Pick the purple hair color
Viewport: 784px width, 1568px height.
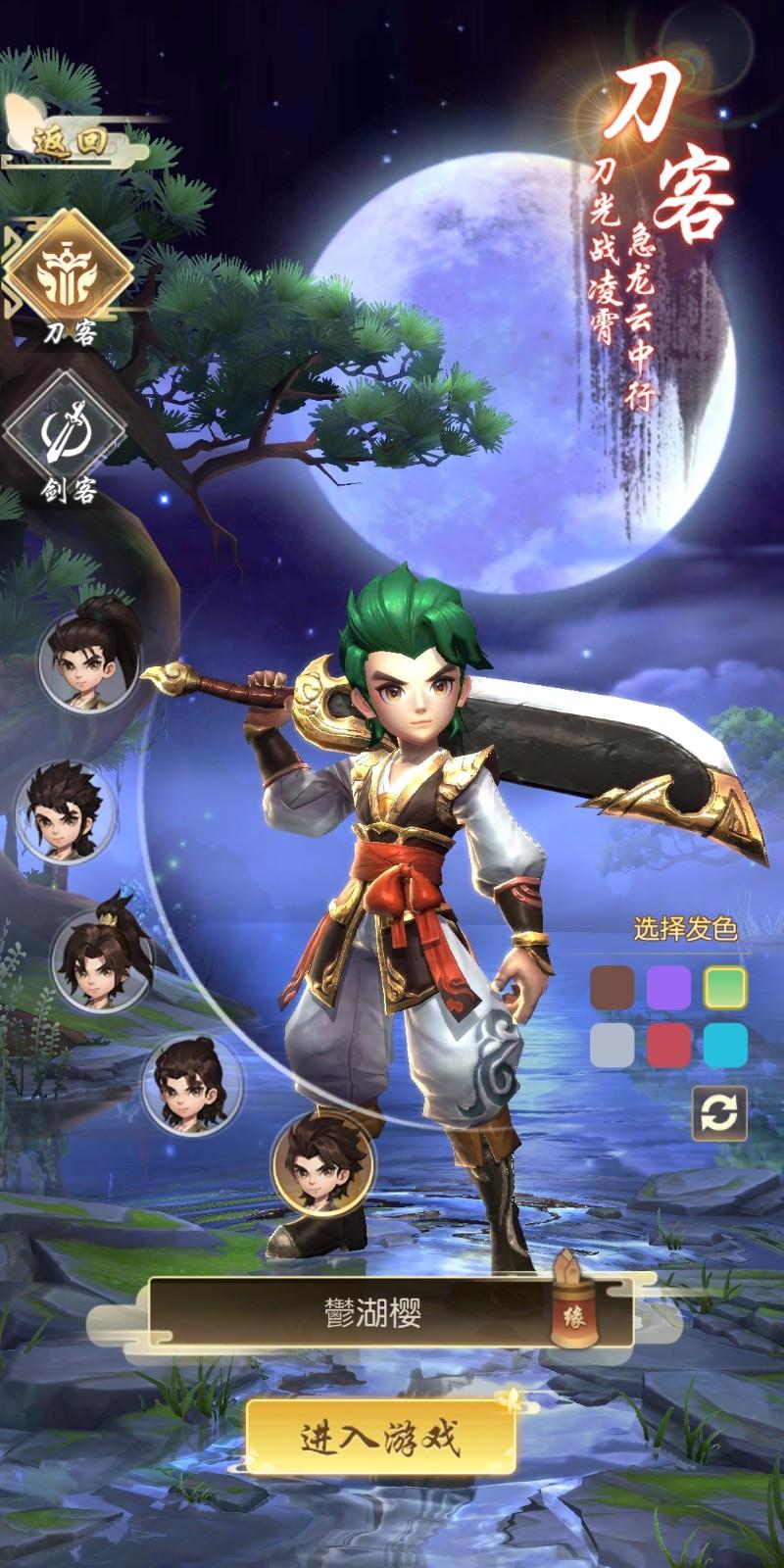point(668,988)
